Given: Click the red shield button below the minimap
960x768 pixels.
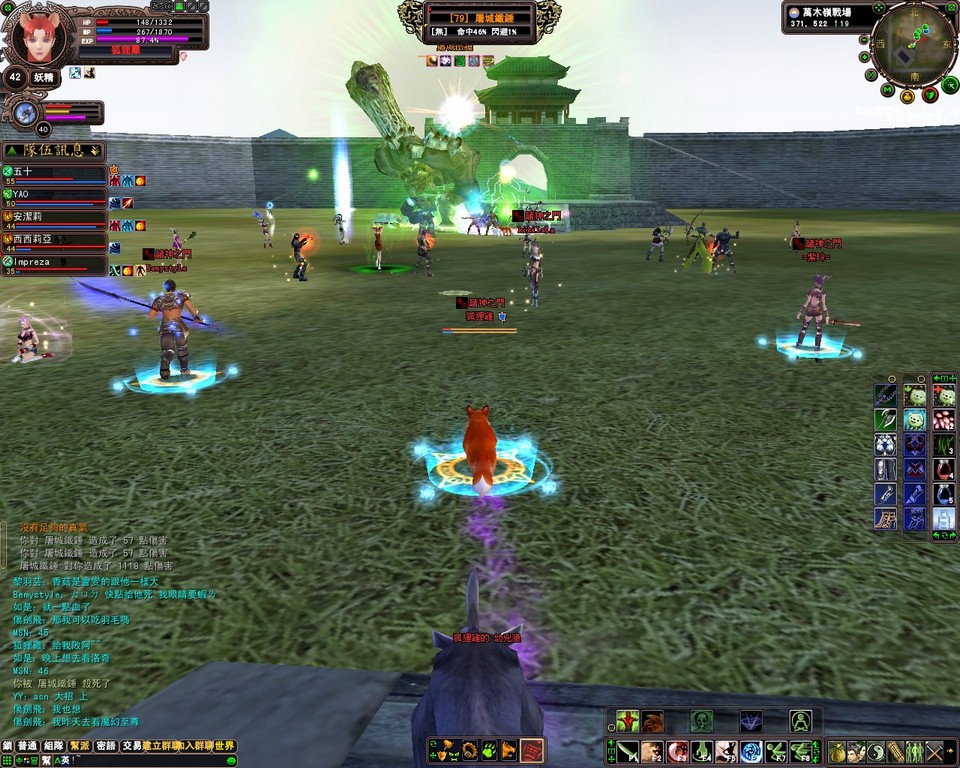Looking at the screenshot, I should [929, 95].
